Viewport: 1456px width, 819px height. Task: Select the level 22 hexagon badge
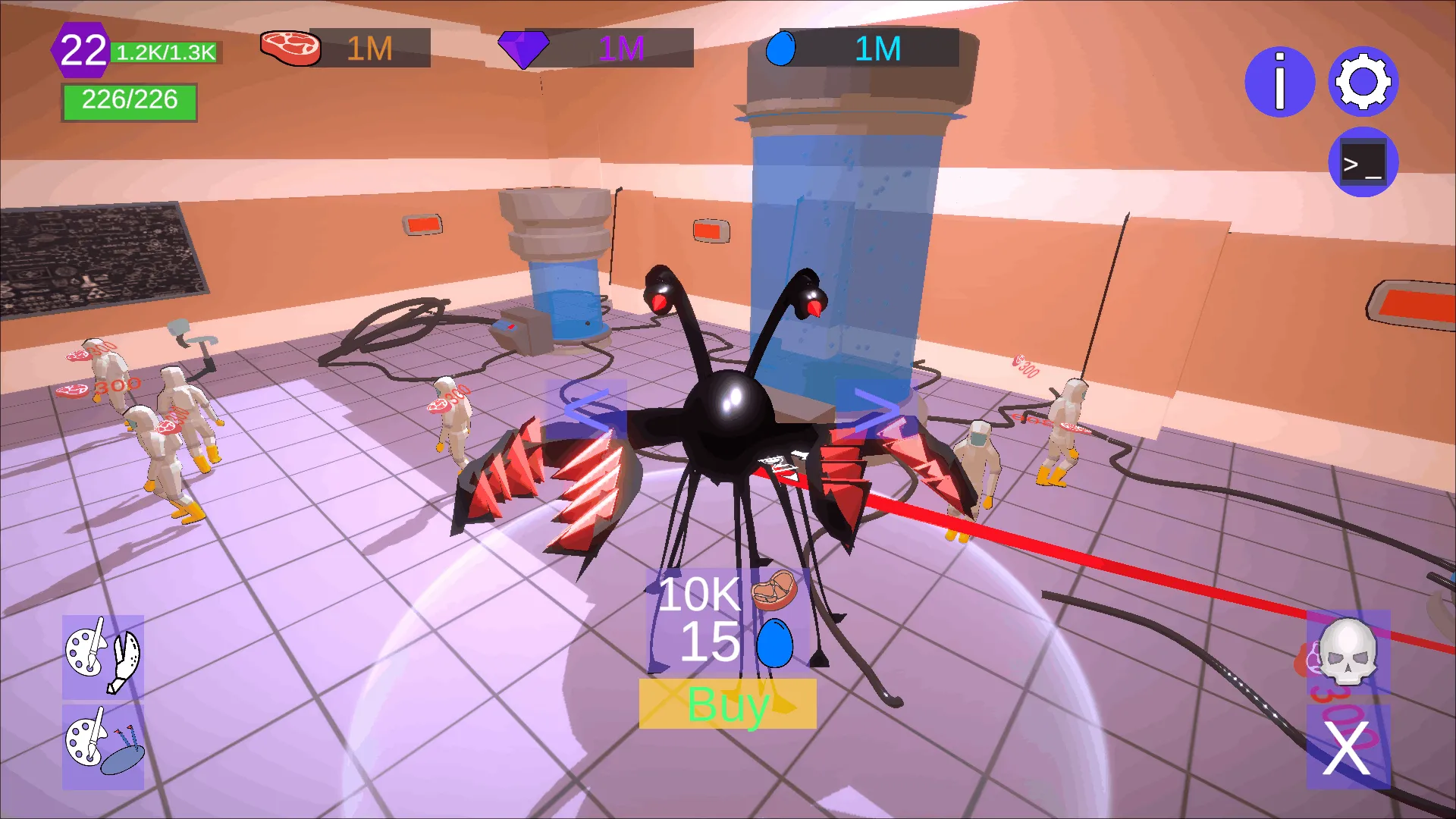81,49
